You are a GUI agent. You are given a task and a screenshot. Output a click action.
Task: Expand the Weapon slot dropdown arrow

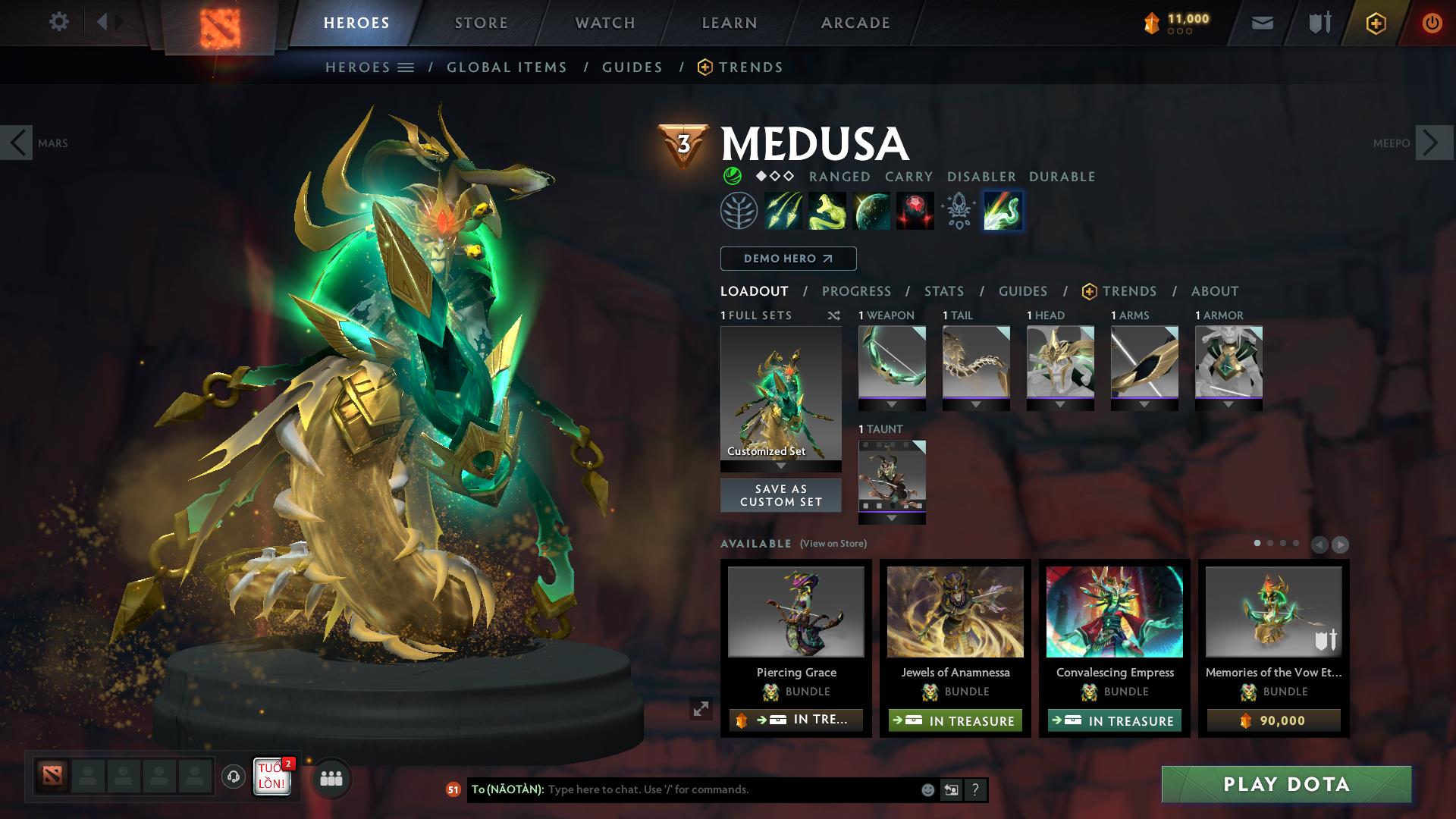pyautogui.click(x=892, y=404)
